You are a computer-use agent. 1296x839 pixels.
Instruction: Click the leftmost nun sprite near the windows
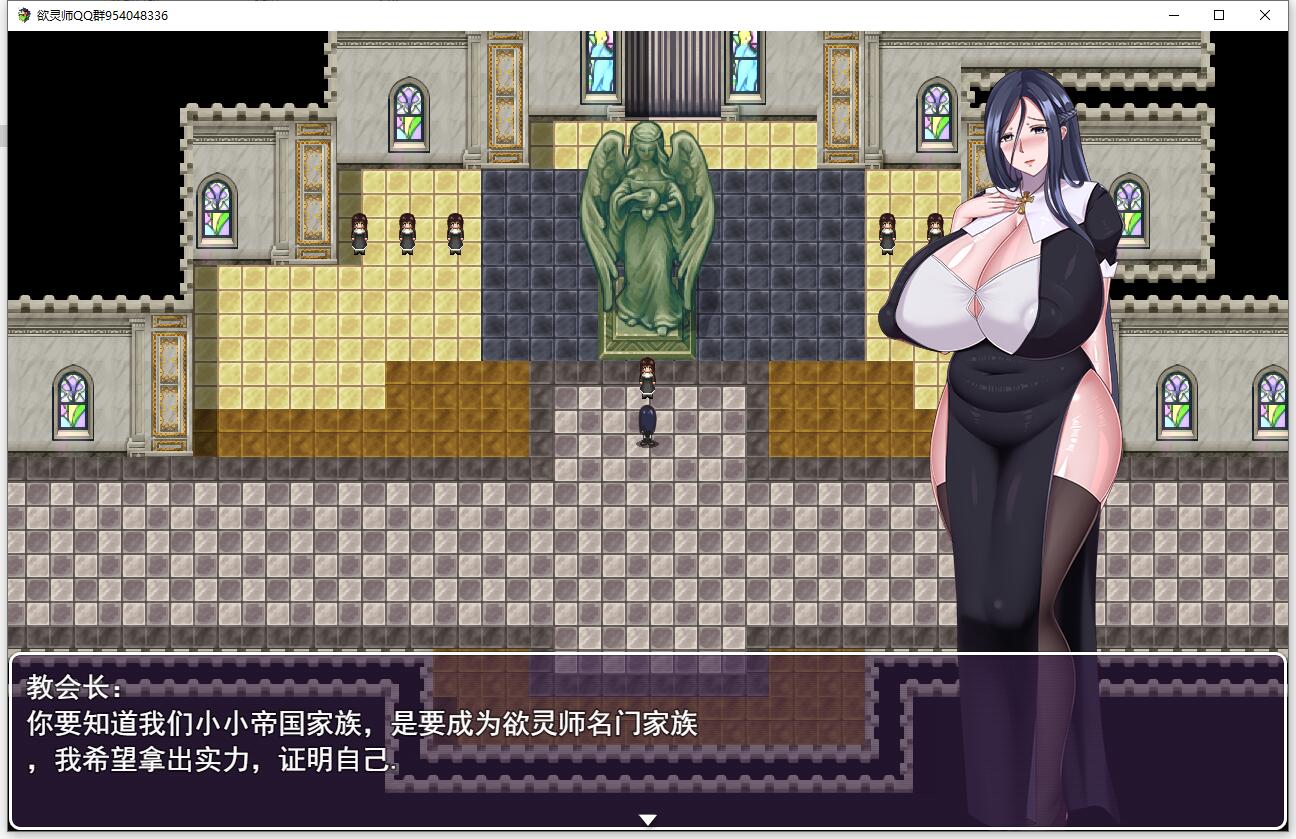(x=358, y=235)
